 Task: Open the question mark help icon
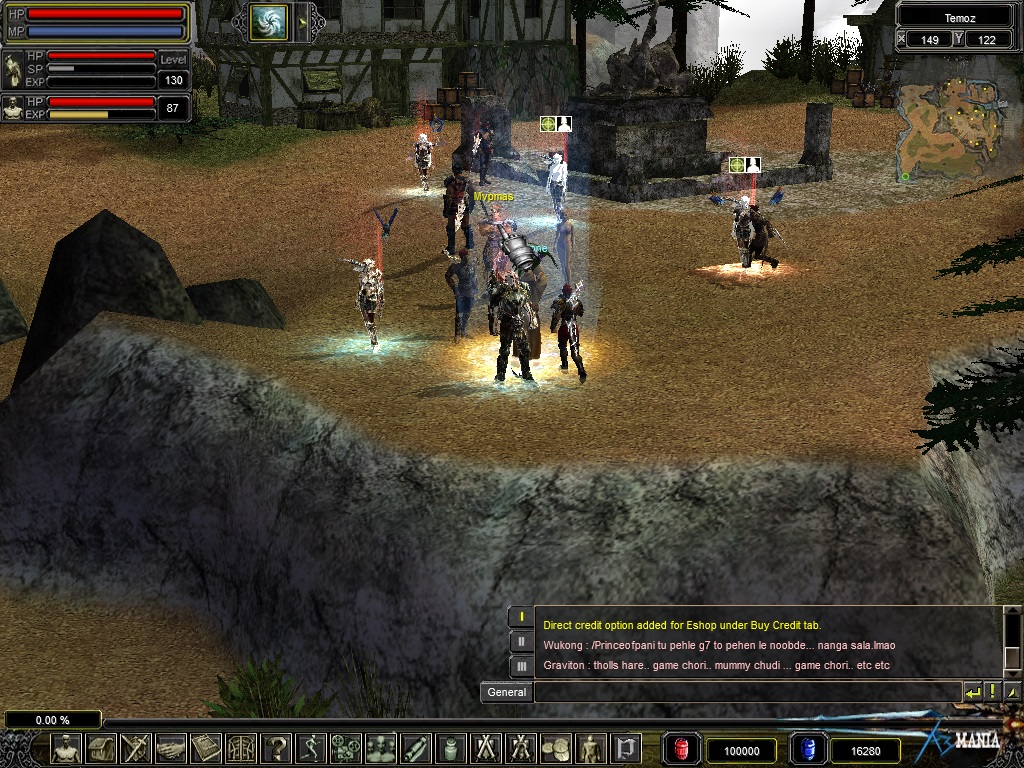pos(276,748)
